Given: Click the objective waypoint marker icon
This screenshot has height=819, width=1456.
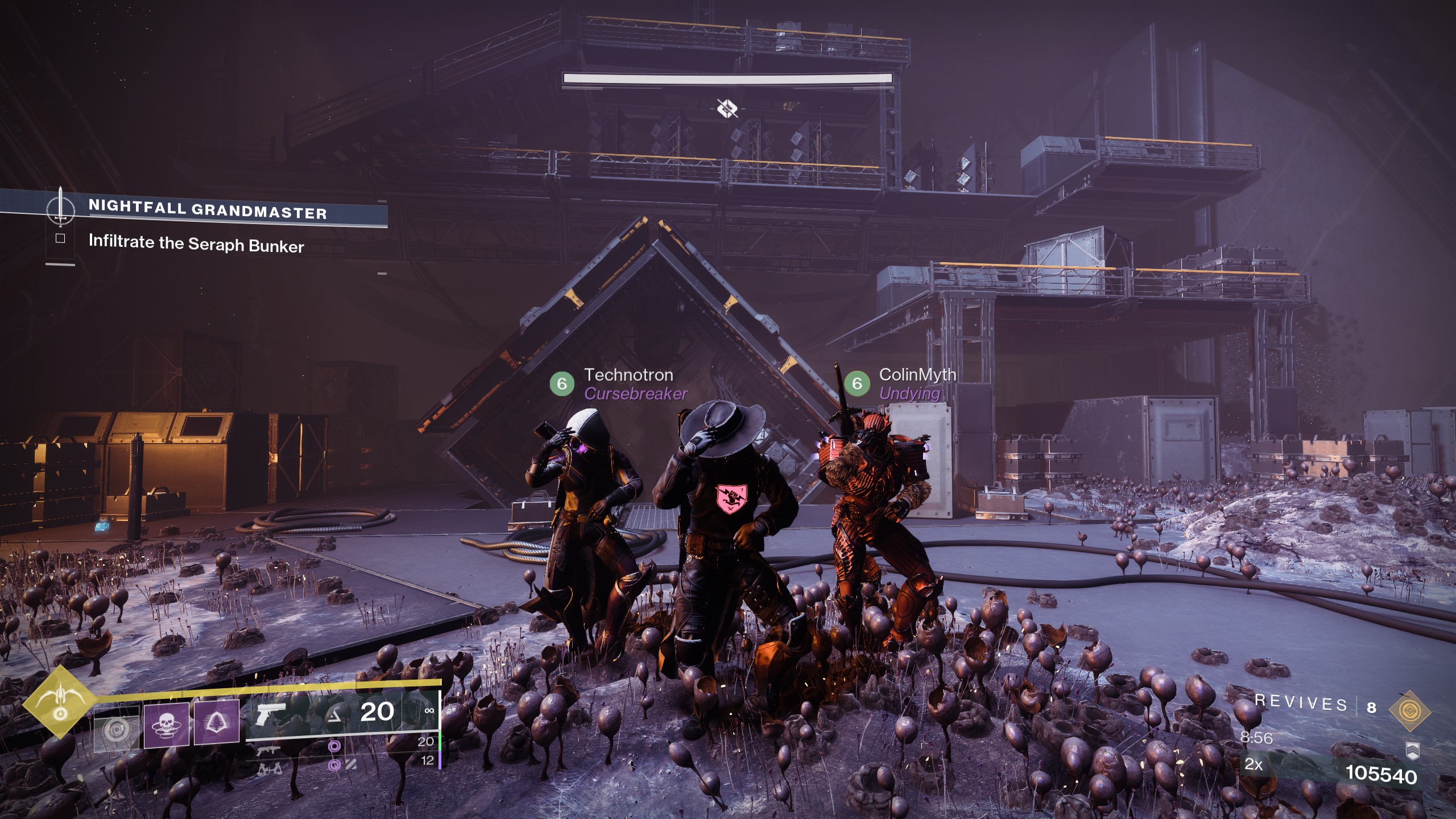Looking at the screenshot, I should [727, 107].
